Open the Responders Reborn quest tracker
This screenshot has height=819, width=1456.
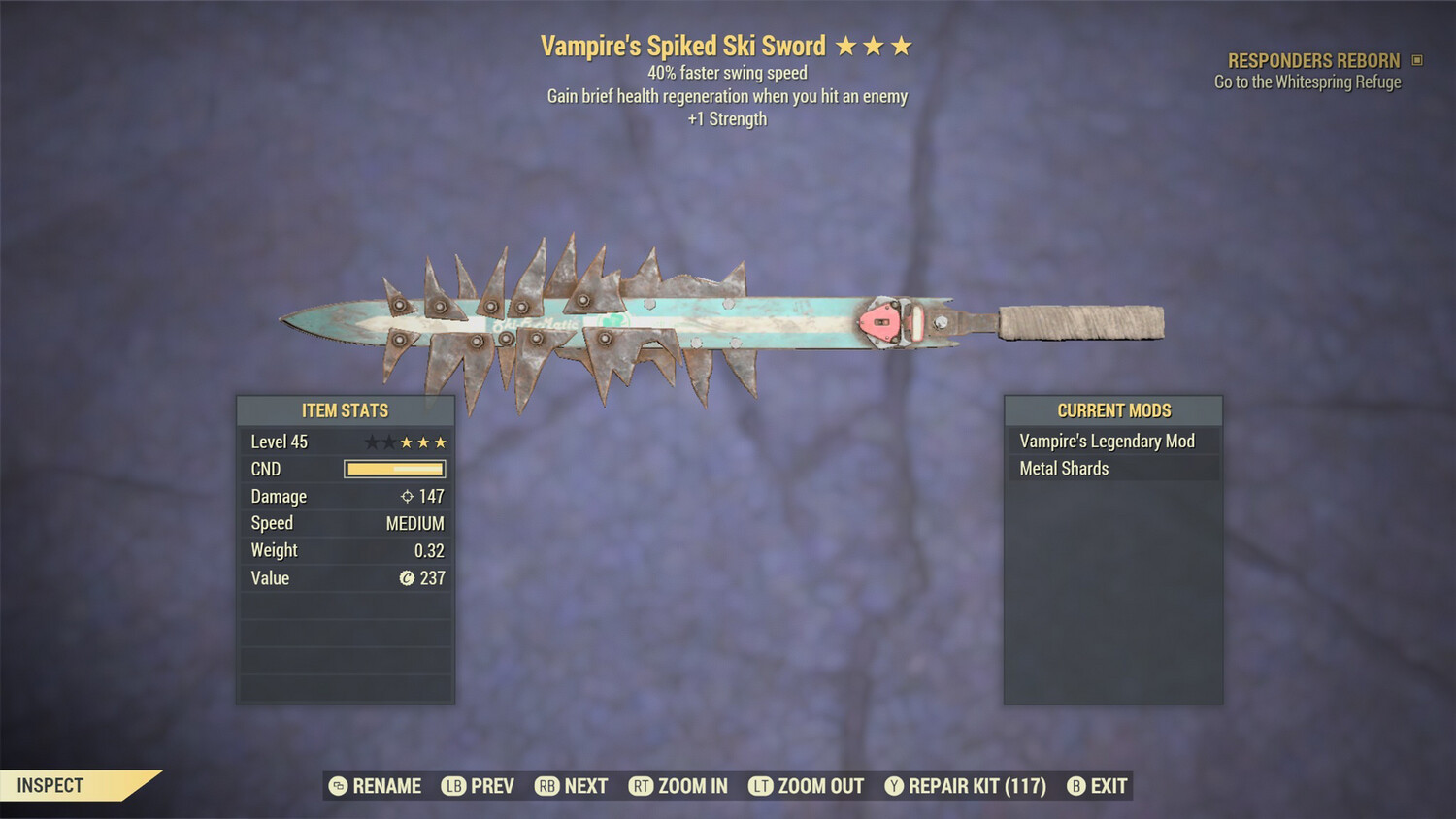tap(1313, 61)
